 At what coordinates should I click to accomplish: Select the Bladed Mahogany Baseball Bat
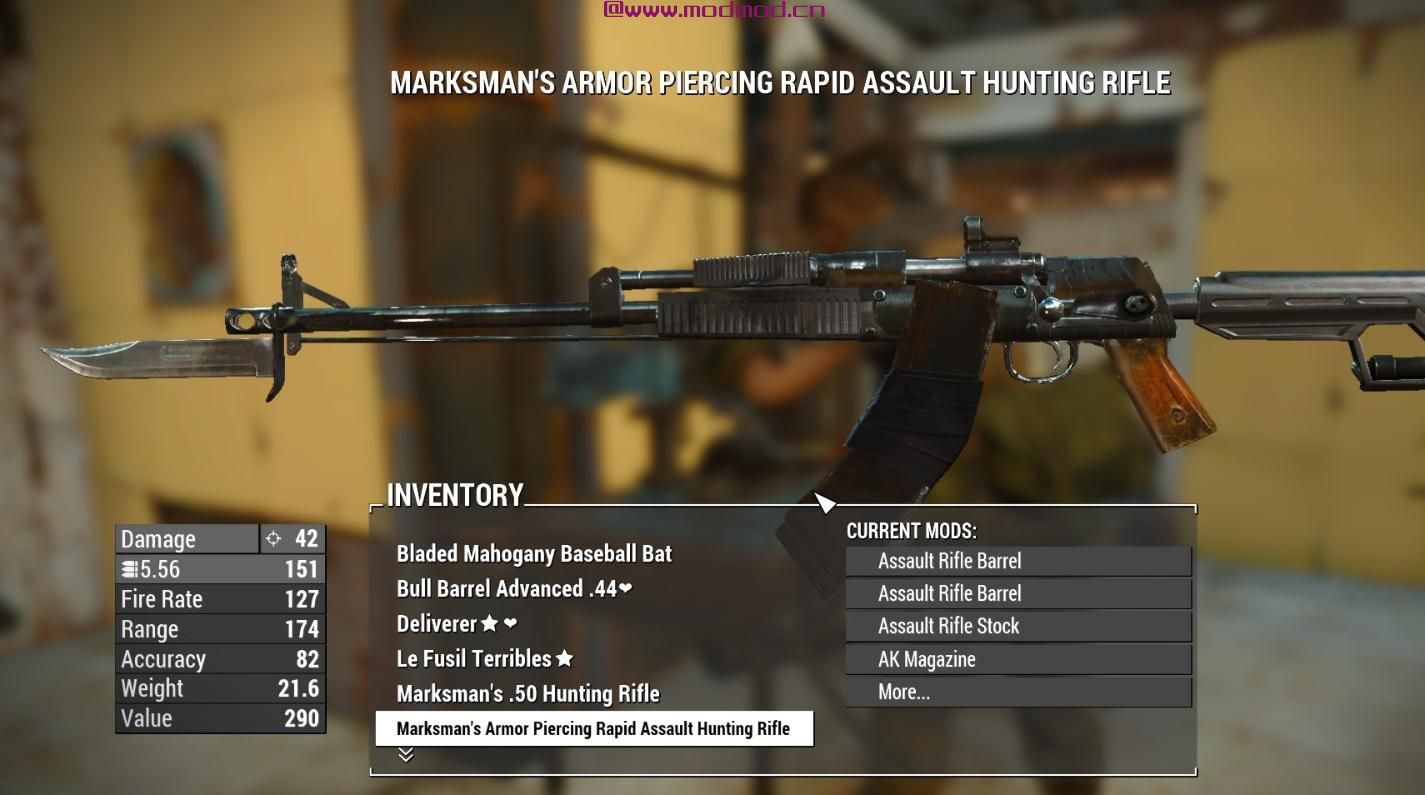point(534,554)
